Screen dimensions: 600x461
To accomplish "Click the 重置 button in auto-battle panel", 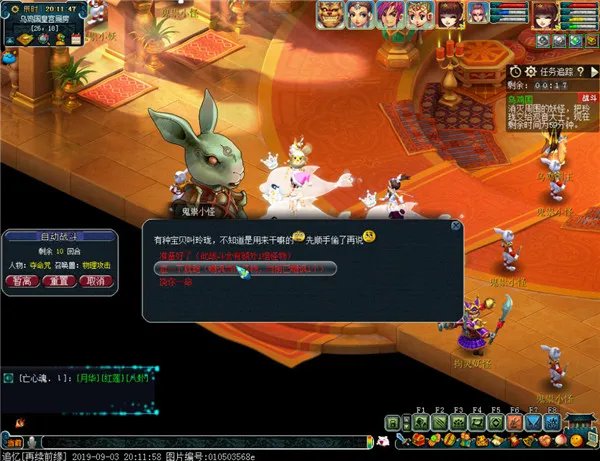I will pyautogui.click(x=59, y=281).
